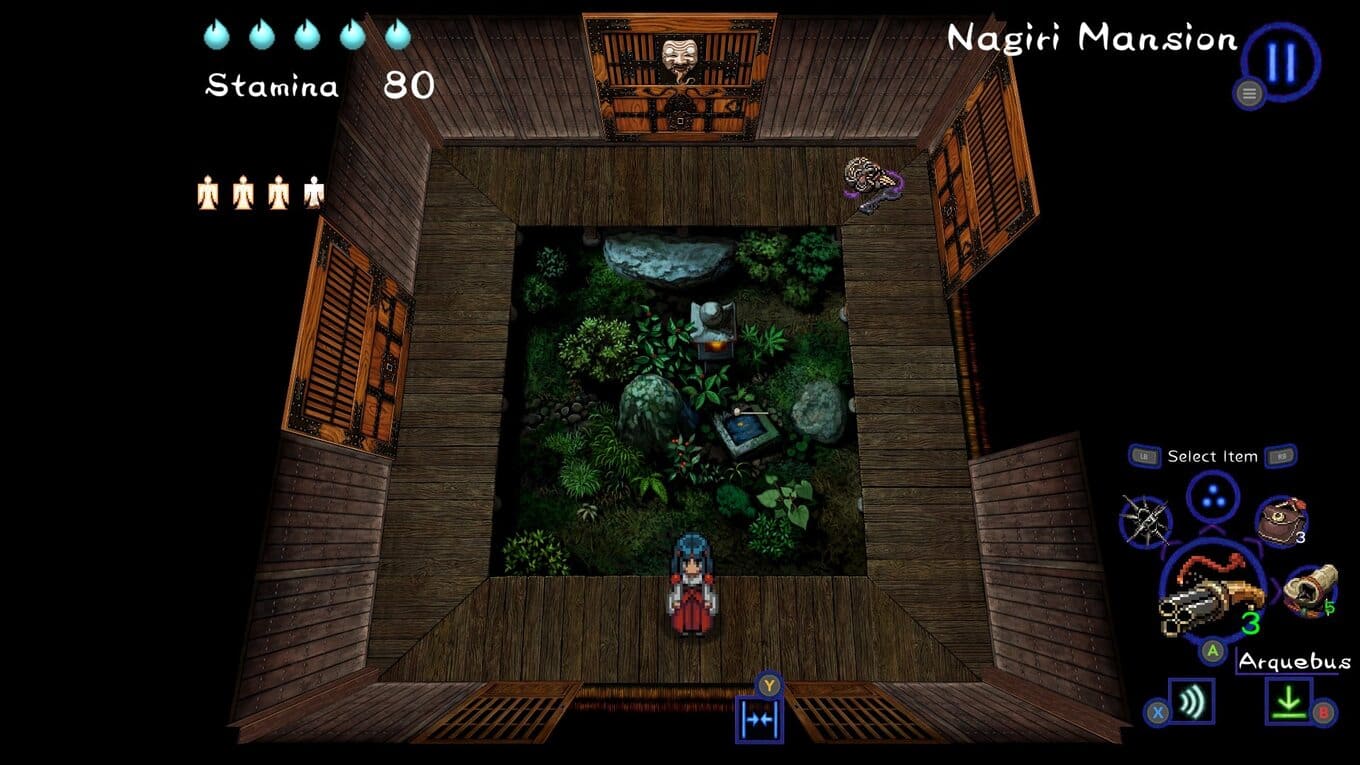Screen dimensions: 1360x765
Task: Activate the sound wave action button
Action: click(x=1191, y=702)
